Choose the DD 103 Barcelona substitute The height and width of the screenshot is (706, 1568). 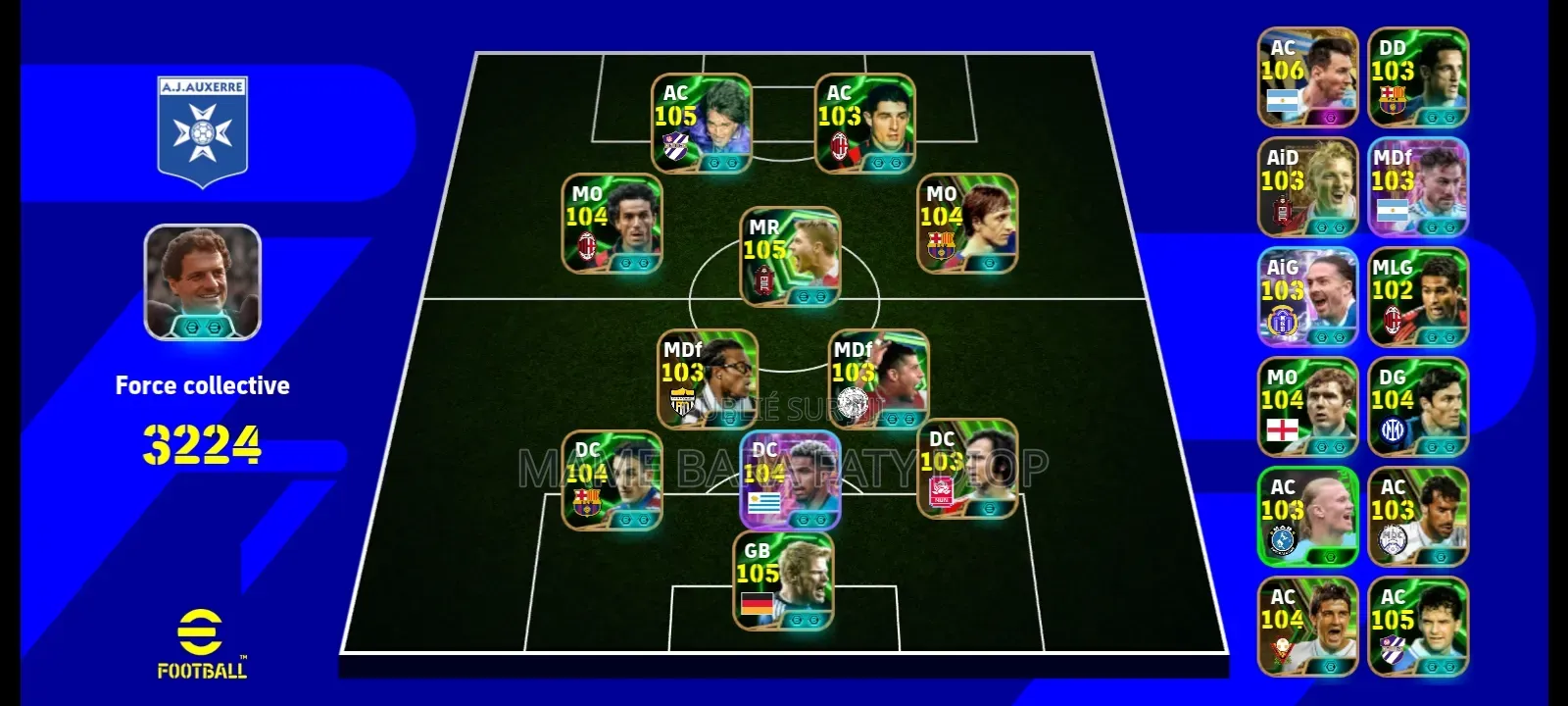(x=1418, y=77)
